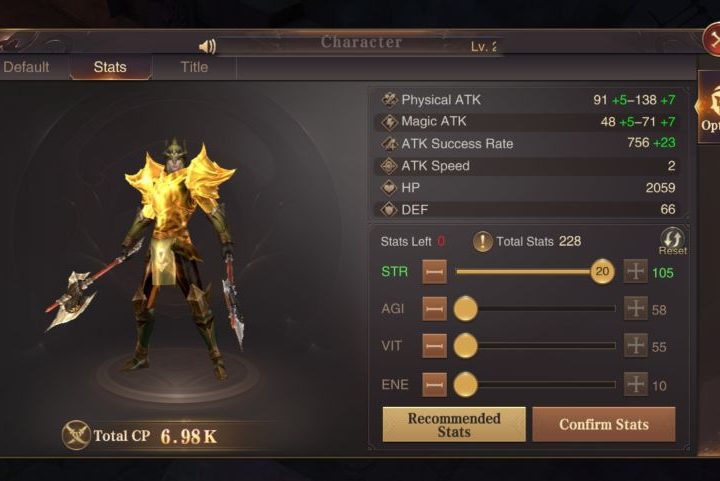Open the Stats tab
The width and height of the screenshot is (720, 481).
click(x=110, y=67)
